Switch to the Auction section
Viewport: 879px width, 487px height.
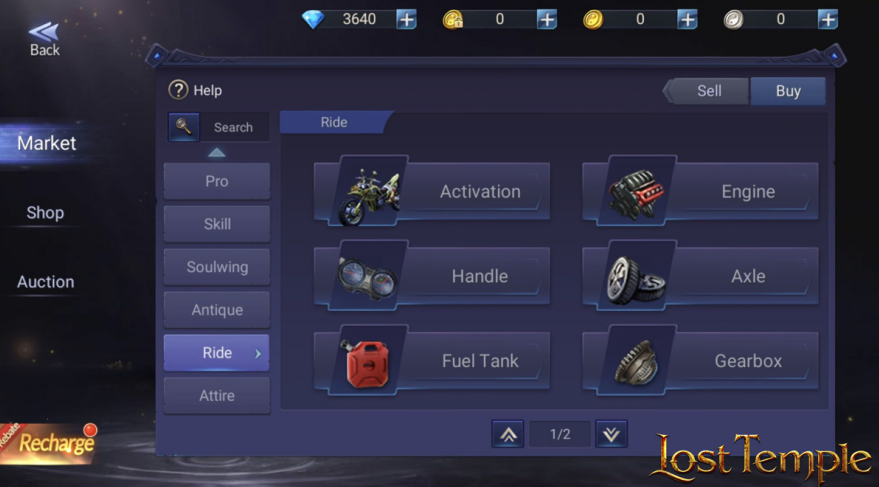click(x=45, y=282)
